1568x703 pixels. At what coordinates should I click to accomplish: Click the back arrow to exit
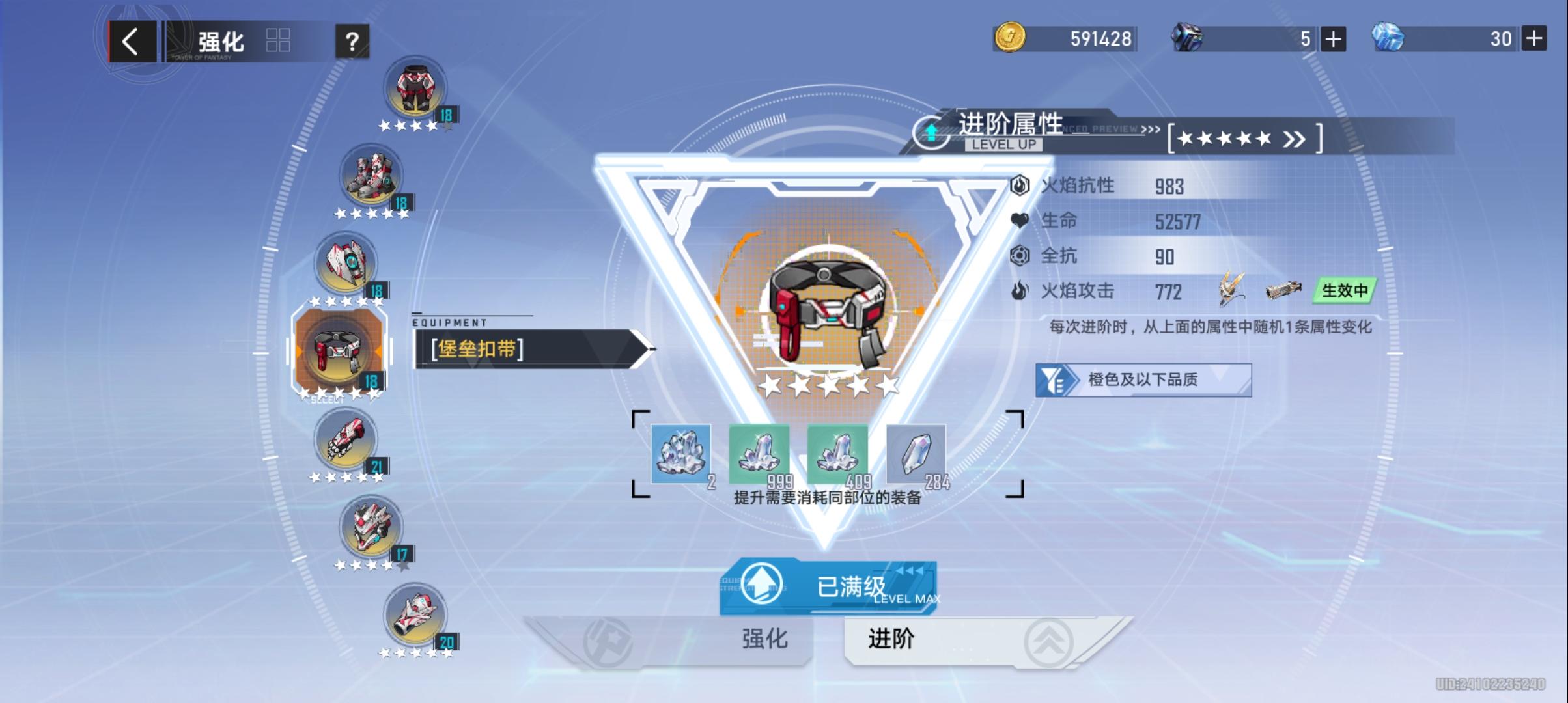[133, 42]
